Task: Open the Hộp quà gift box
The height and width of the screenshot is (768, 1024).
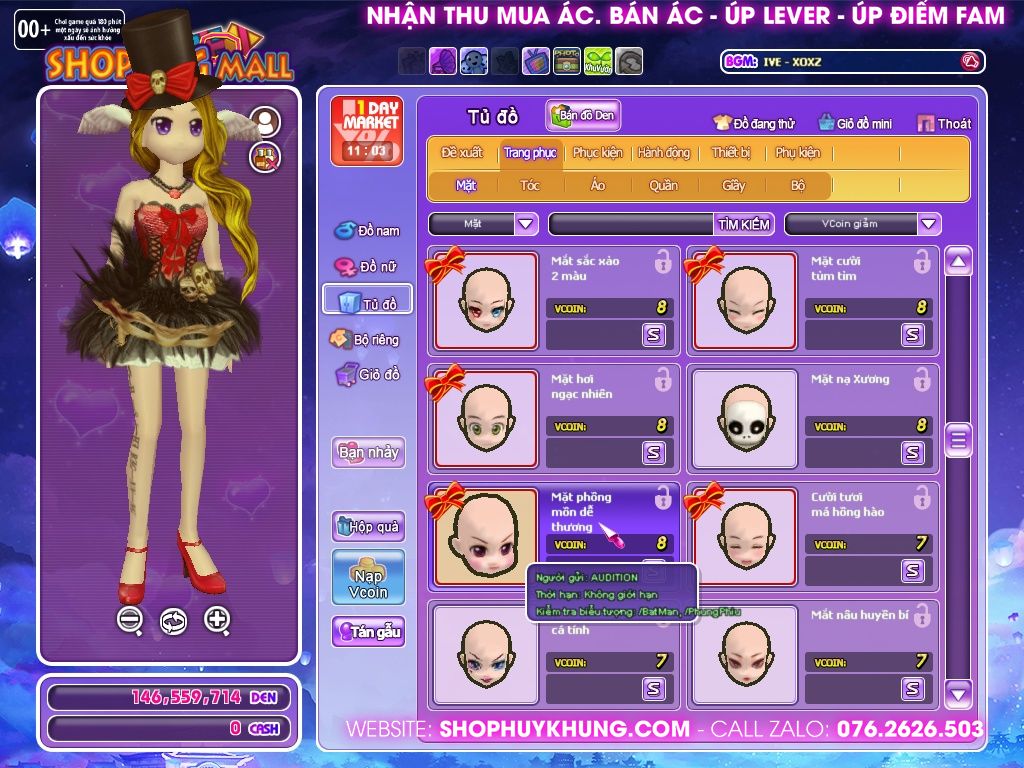Action: tap(368, 526)
